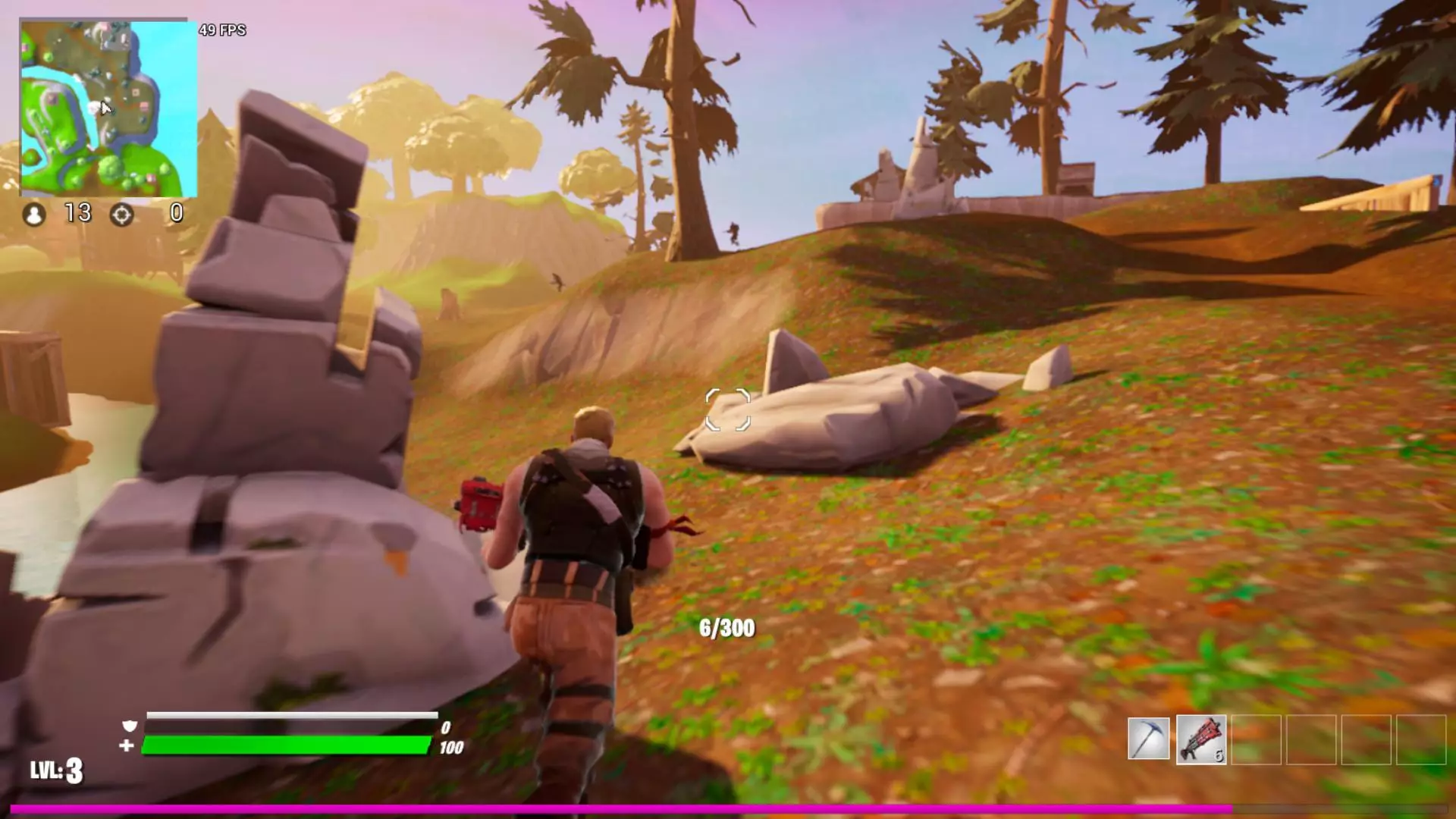Click the 6/300 ammo counter
This screenshot has width=1456, height=819.
724,628
